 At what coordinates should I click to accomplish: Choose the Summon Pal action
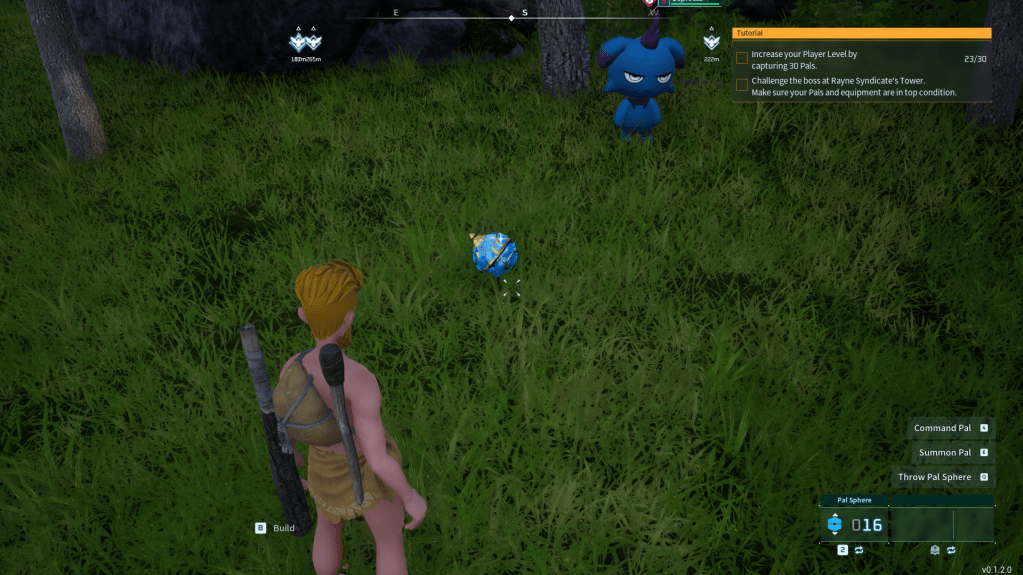[x=944, y=453]
